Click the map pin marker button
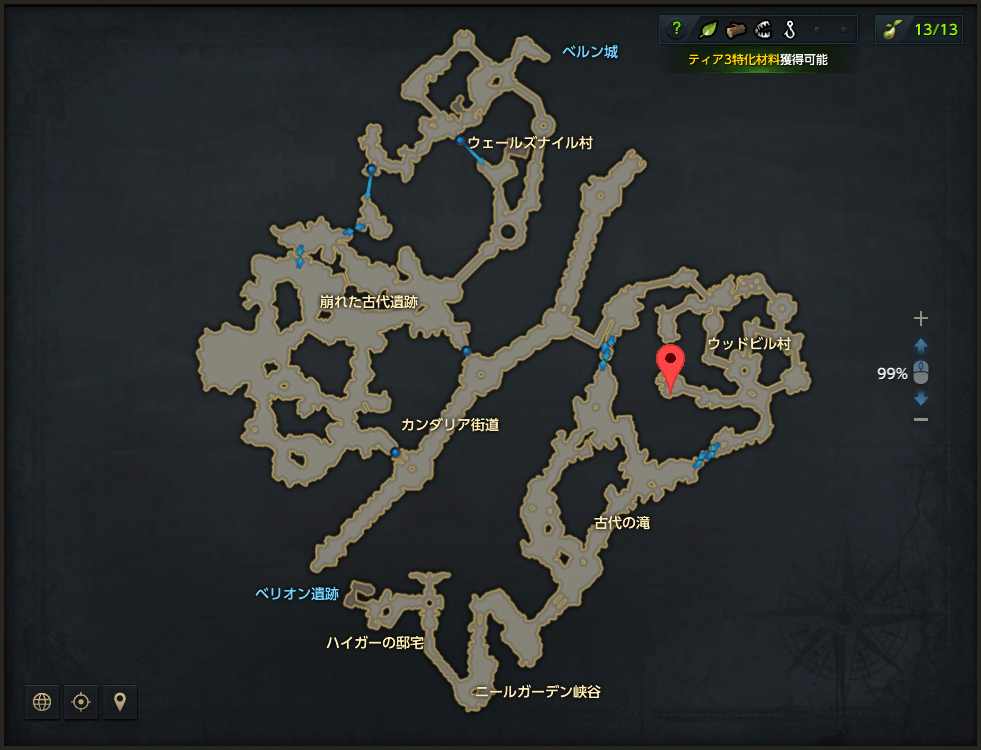 [120, 702]
